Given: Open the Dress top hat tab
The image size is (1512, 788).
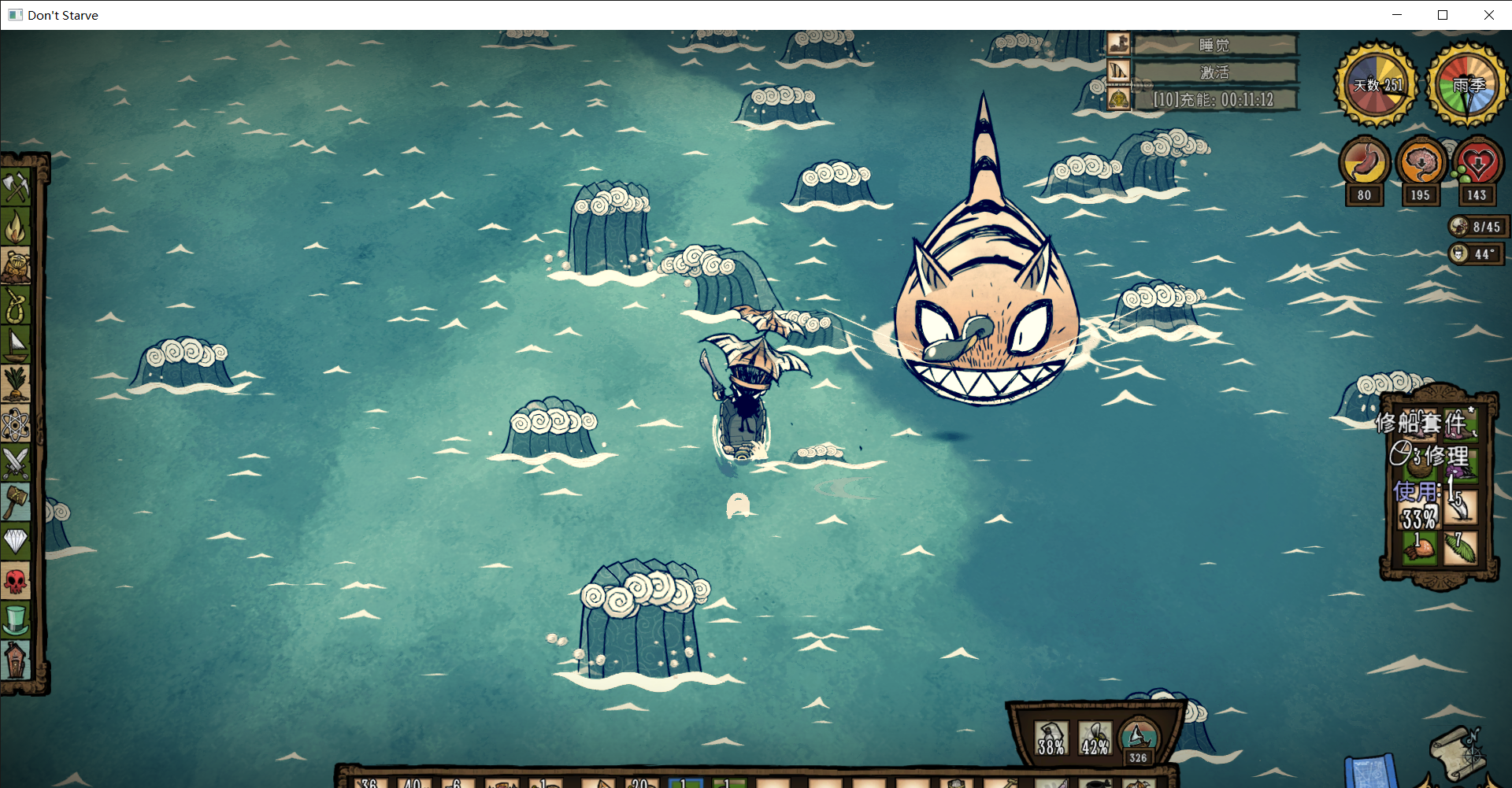Looking at the screenshot, I should 16,620.
